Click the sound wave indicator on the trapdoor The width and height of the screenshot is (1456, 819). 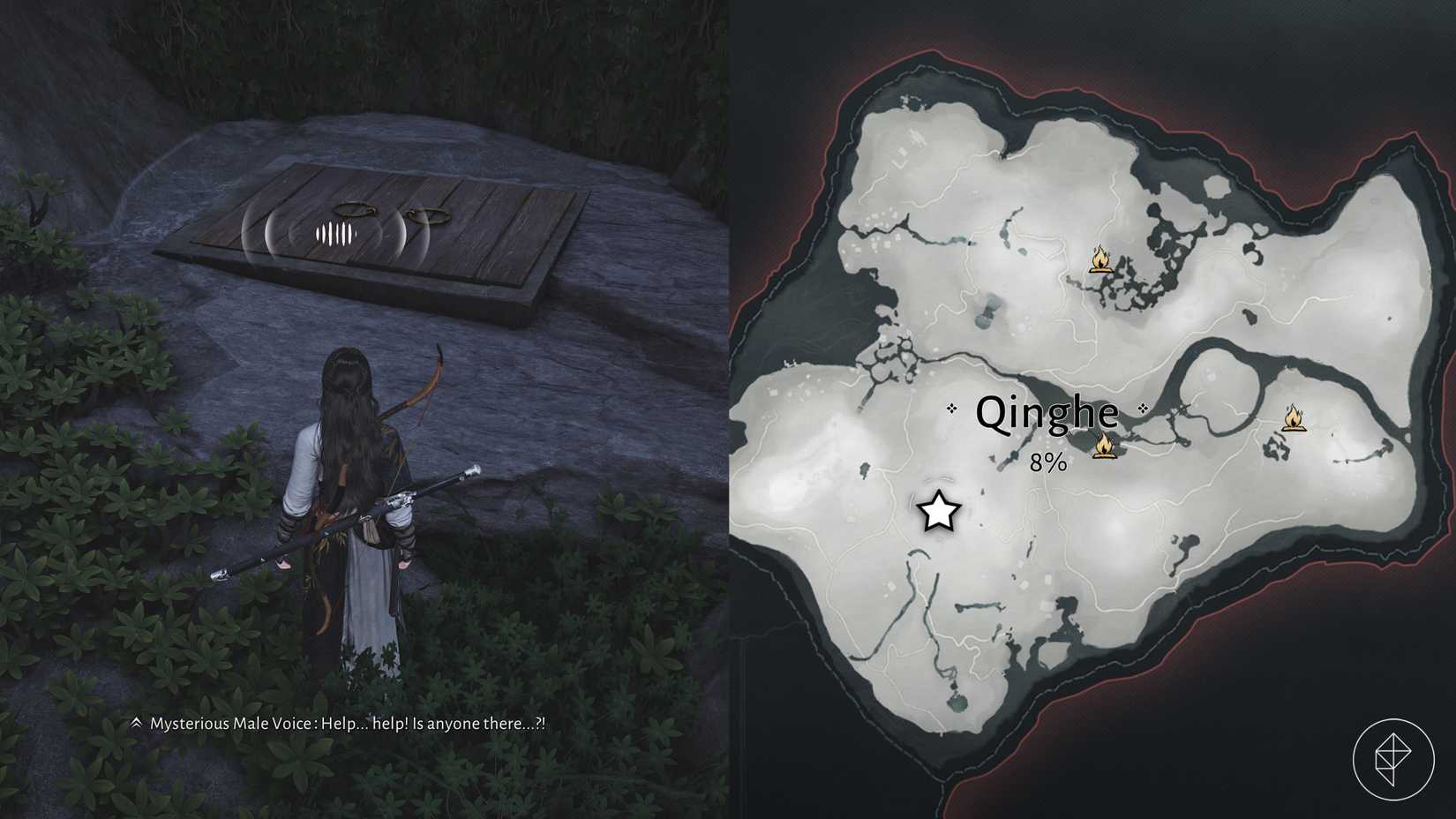point(335,234)
